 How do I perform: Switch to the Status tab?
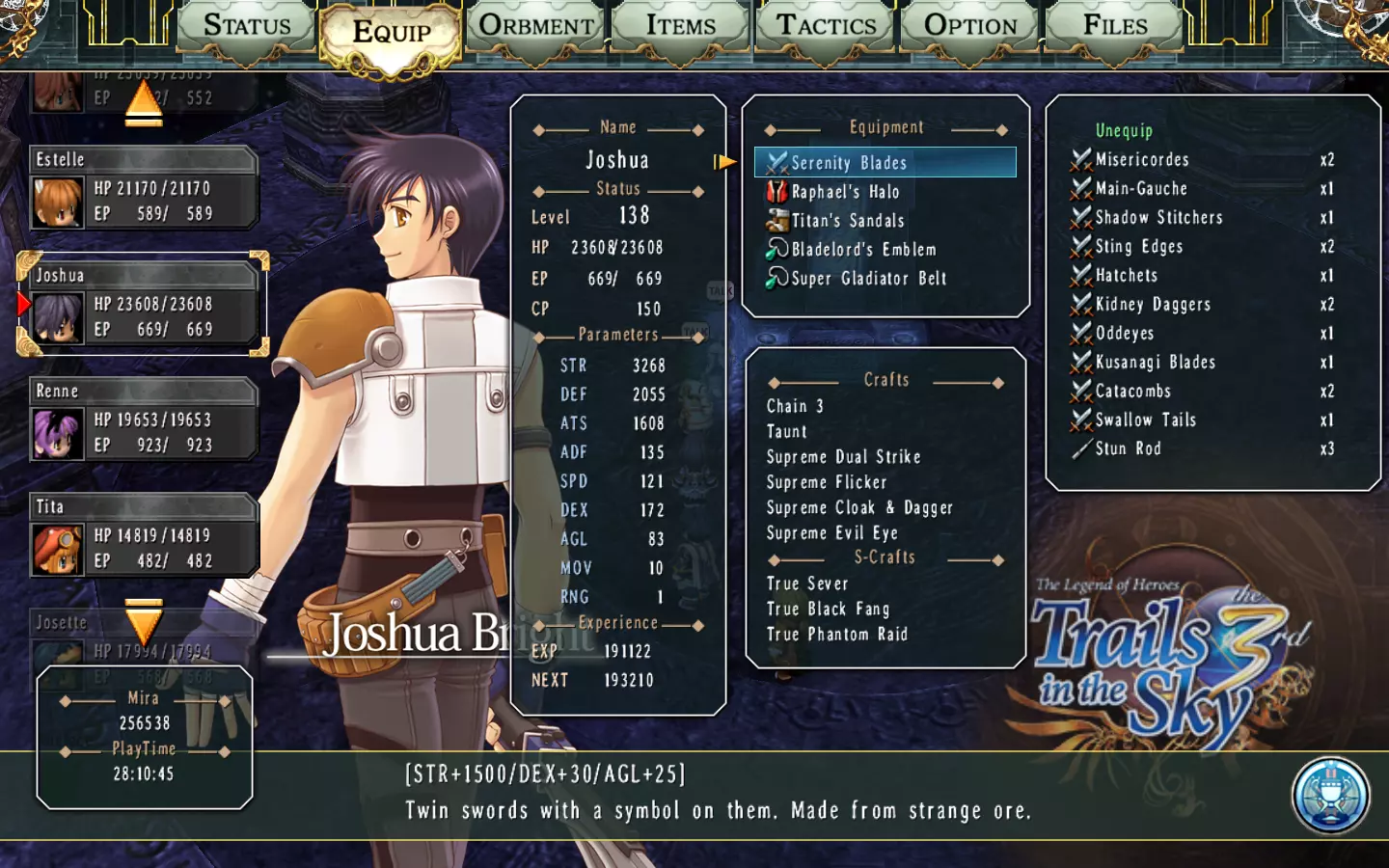pyautogui.click(x=247, y=27)
